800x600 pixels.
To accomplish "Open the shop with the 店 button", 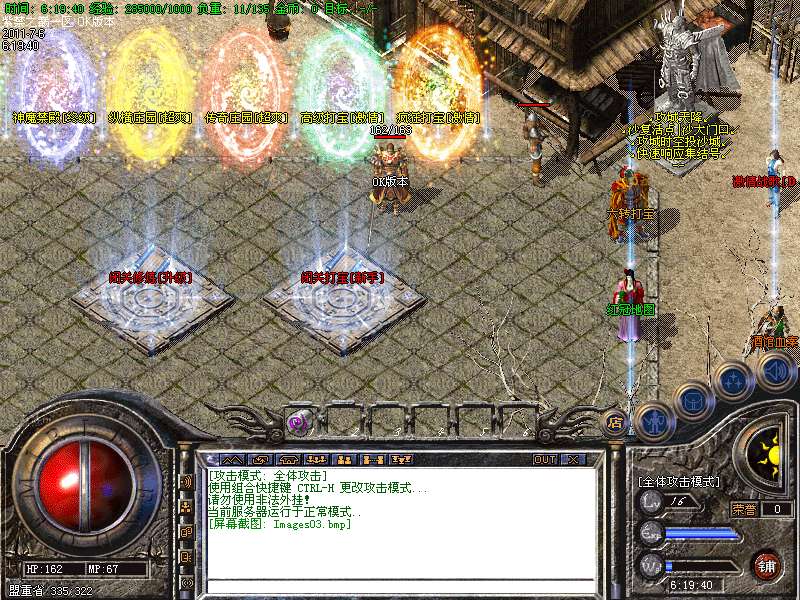I will tap(616, 422).
